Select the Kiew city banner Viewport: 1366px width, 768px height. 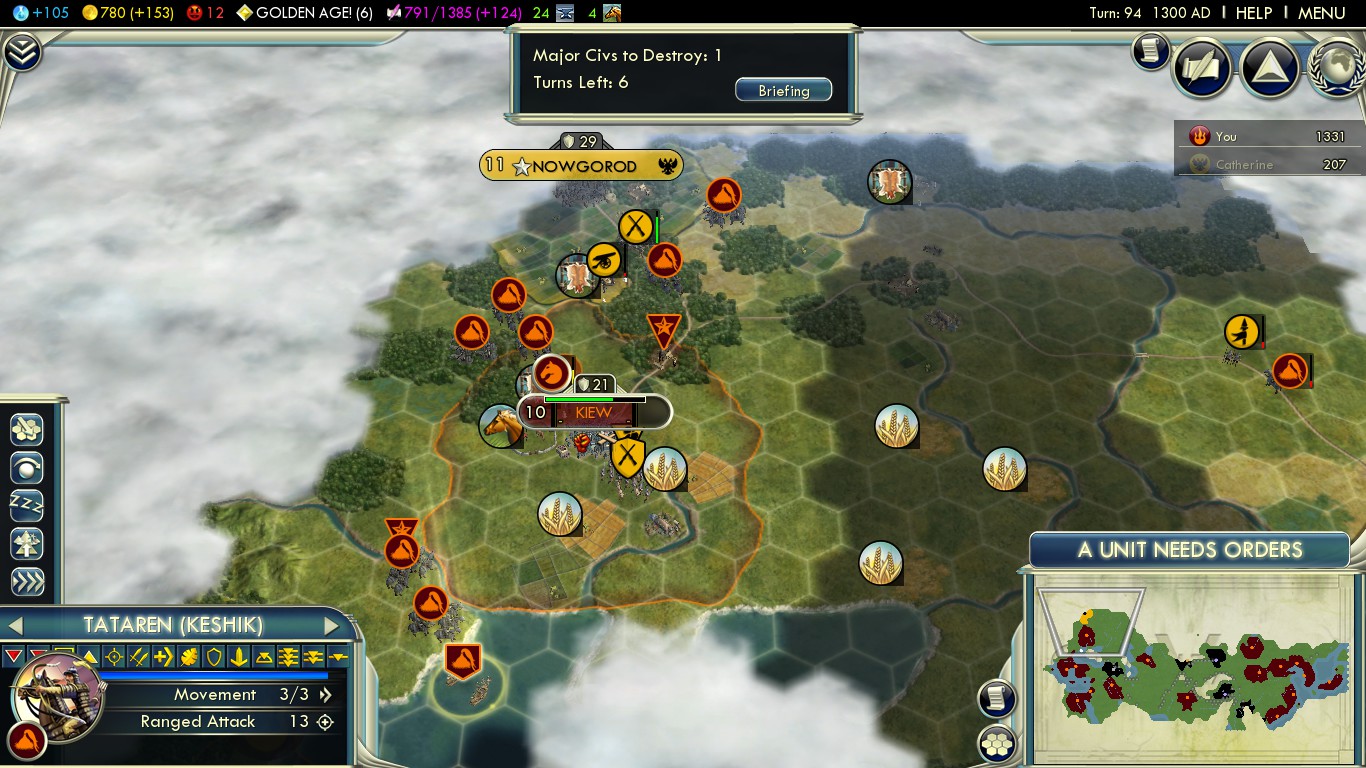tap(593, 412)
